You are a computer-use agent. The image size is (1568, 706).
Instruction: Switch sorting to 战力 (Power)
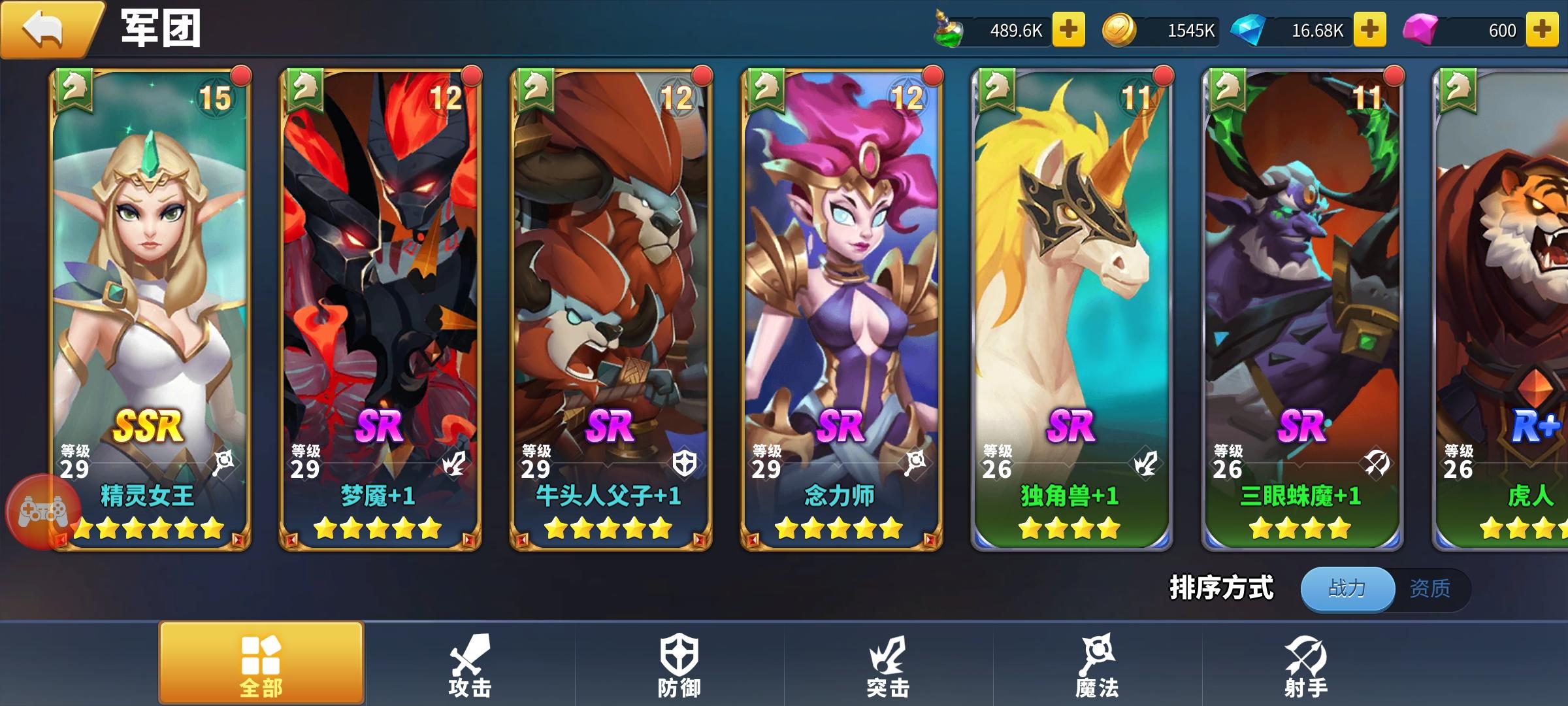pos(1347,587)
